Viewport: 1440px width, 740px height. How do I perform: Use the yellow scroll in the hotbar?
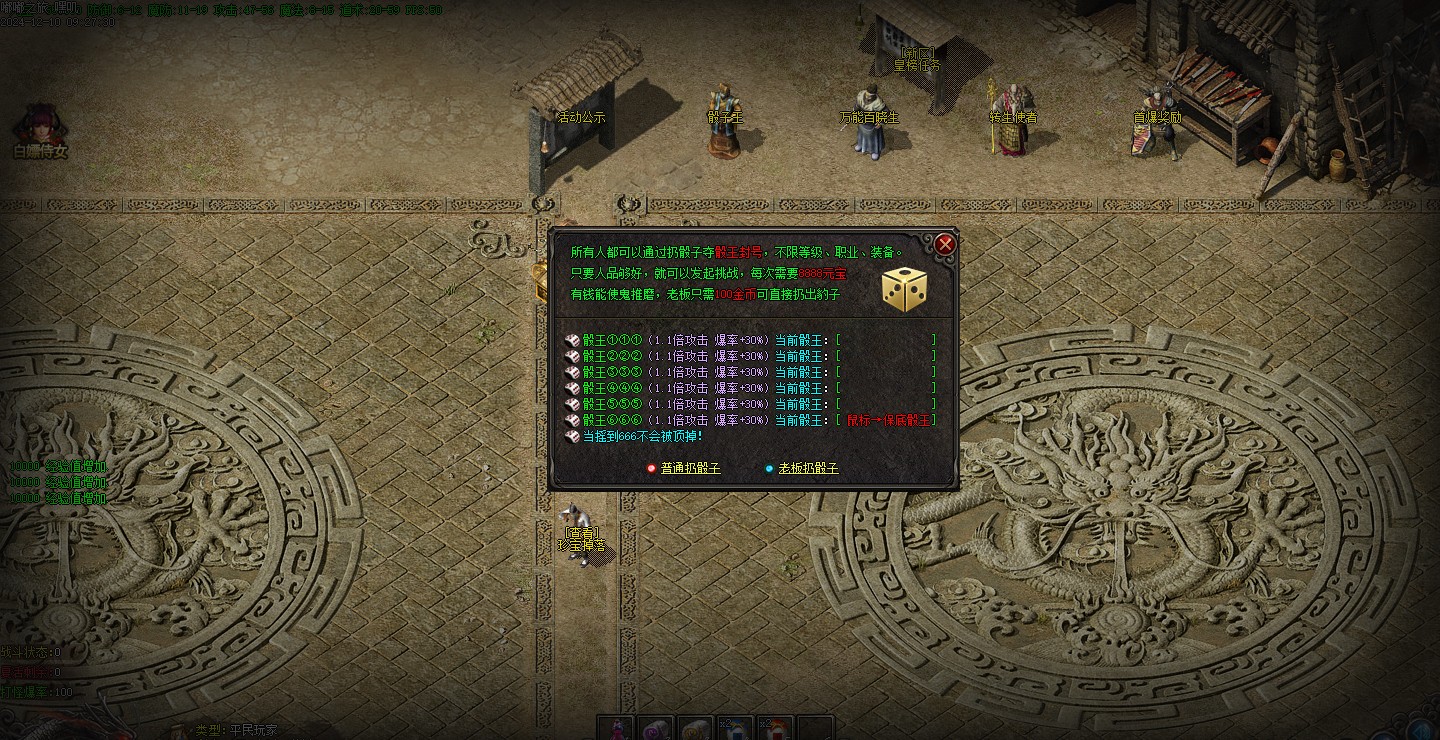(x=695, y=729)
